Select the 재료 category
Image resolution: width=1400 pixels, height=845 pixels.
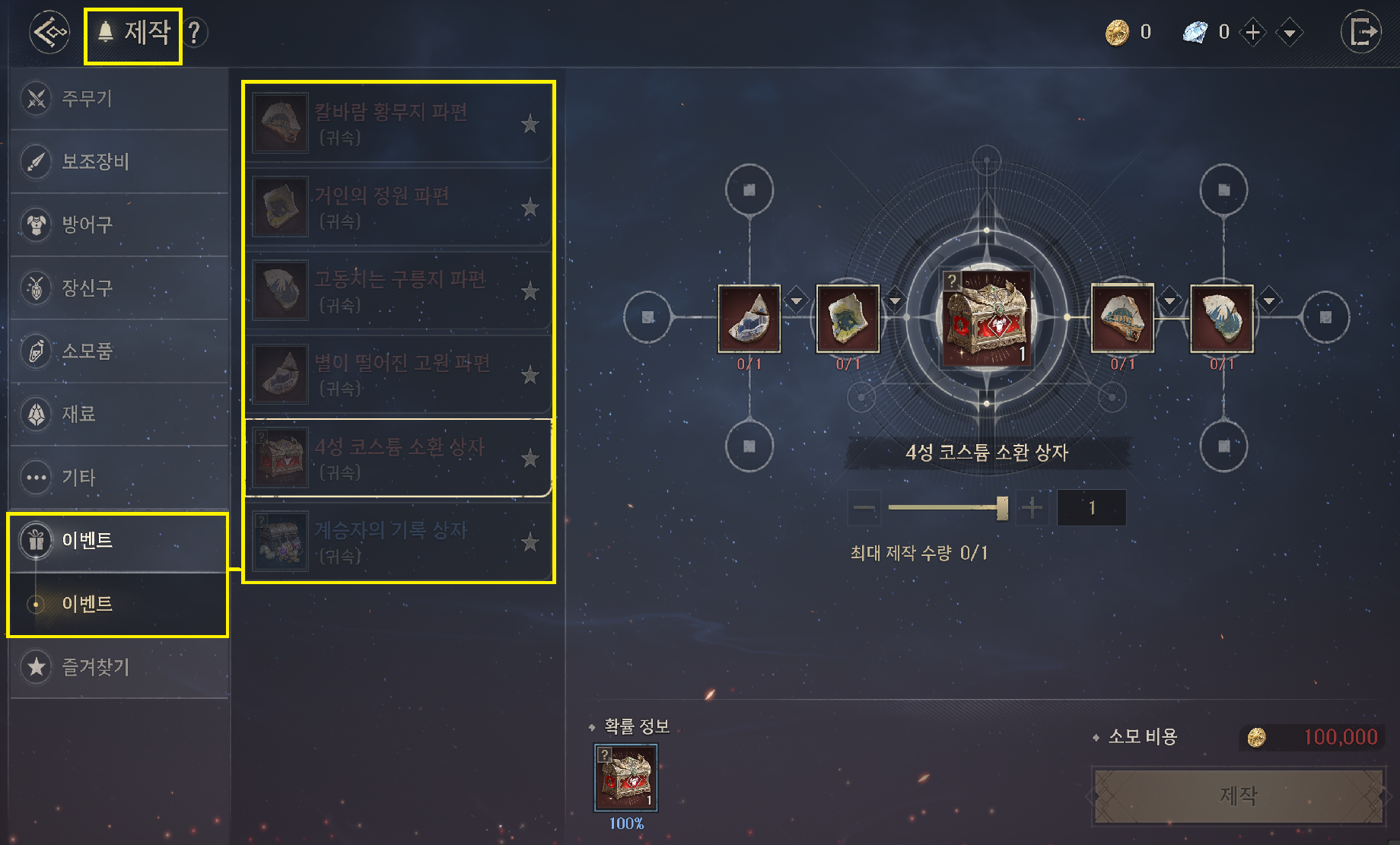tap(119, 415)
